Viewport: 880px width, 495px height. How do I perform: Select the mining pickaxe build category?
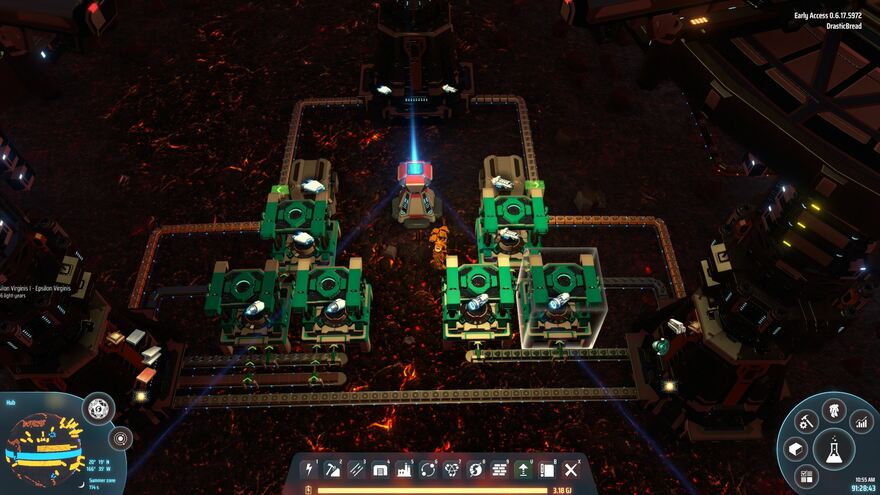[334, 469]
